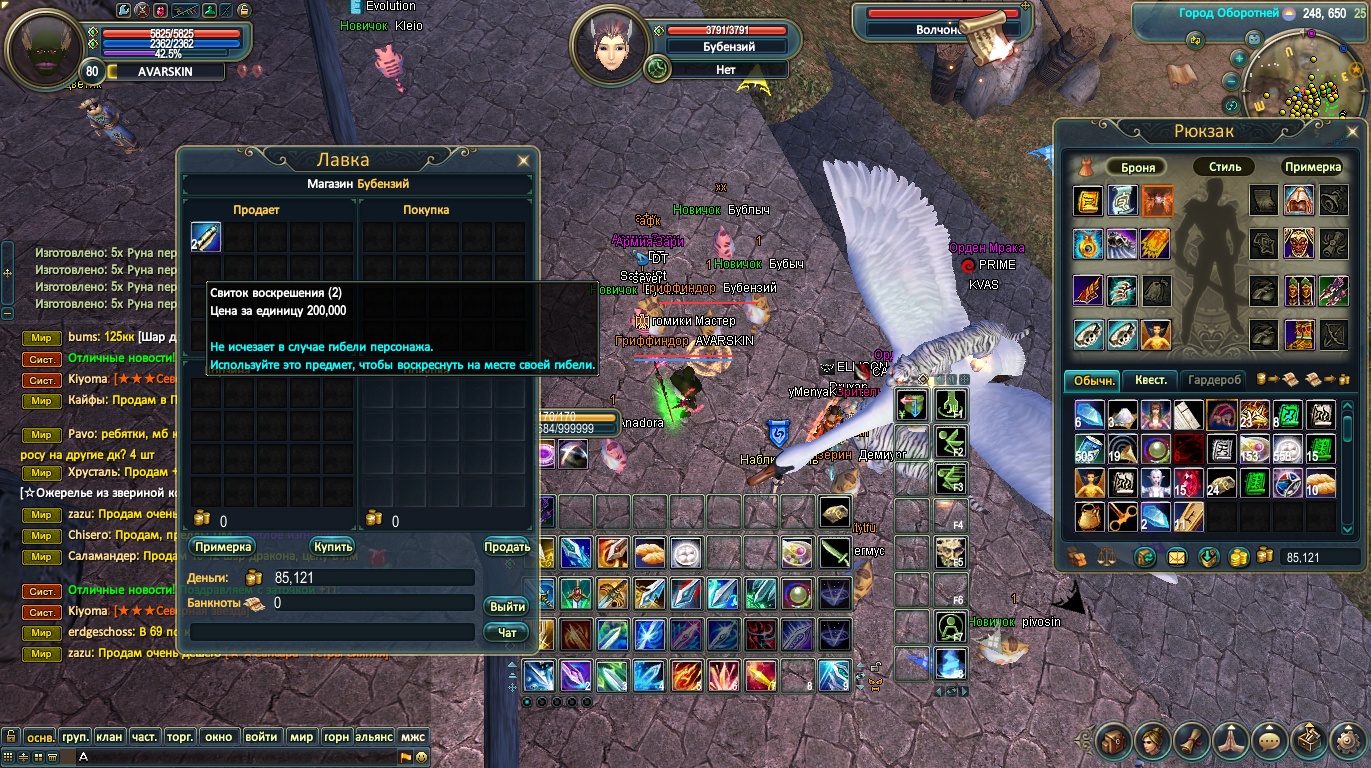Open the backpack icon in the bottom menu

(x=1113, y=741)
